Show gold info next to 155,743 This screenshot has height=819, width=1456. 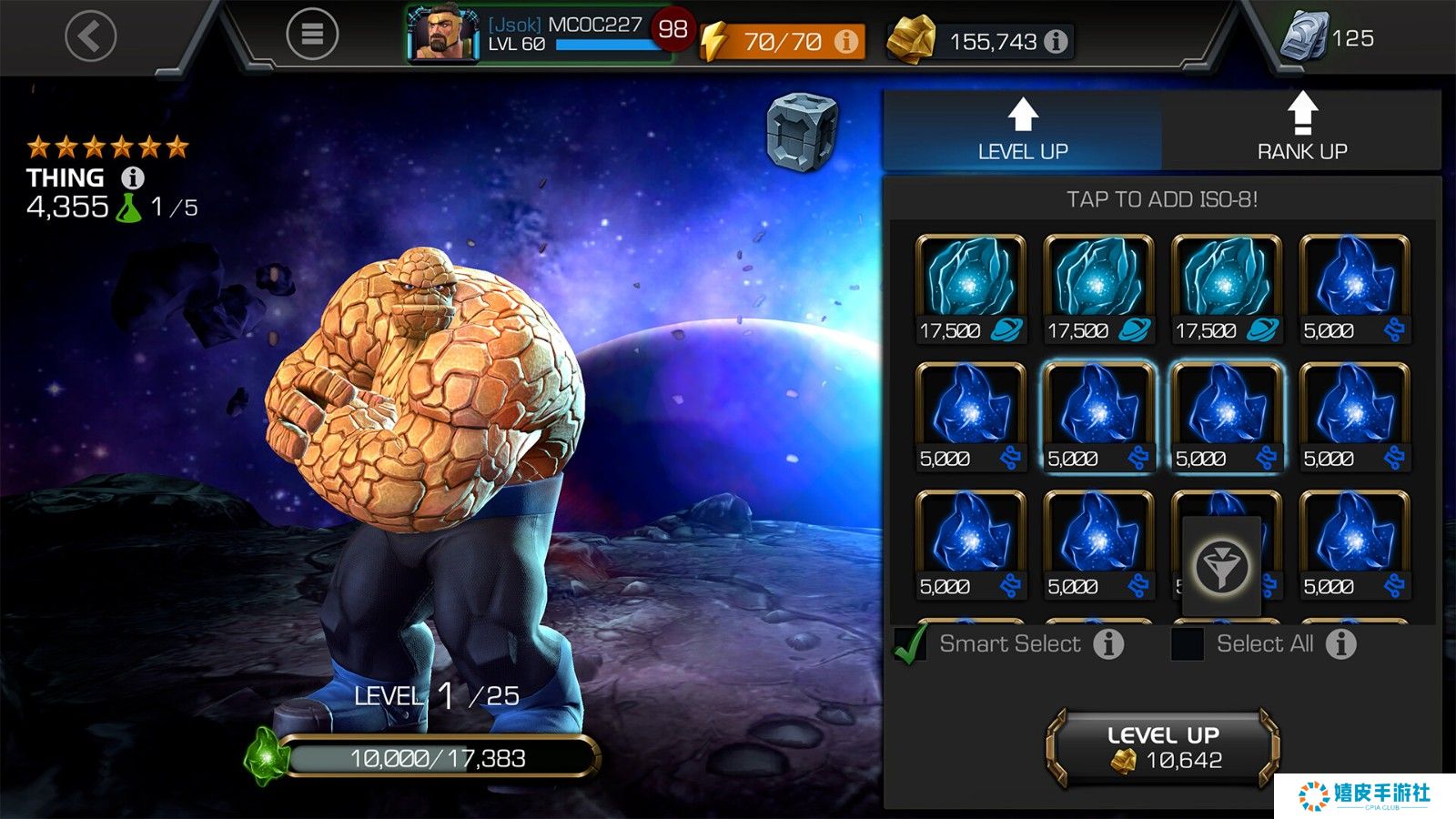1056,42
